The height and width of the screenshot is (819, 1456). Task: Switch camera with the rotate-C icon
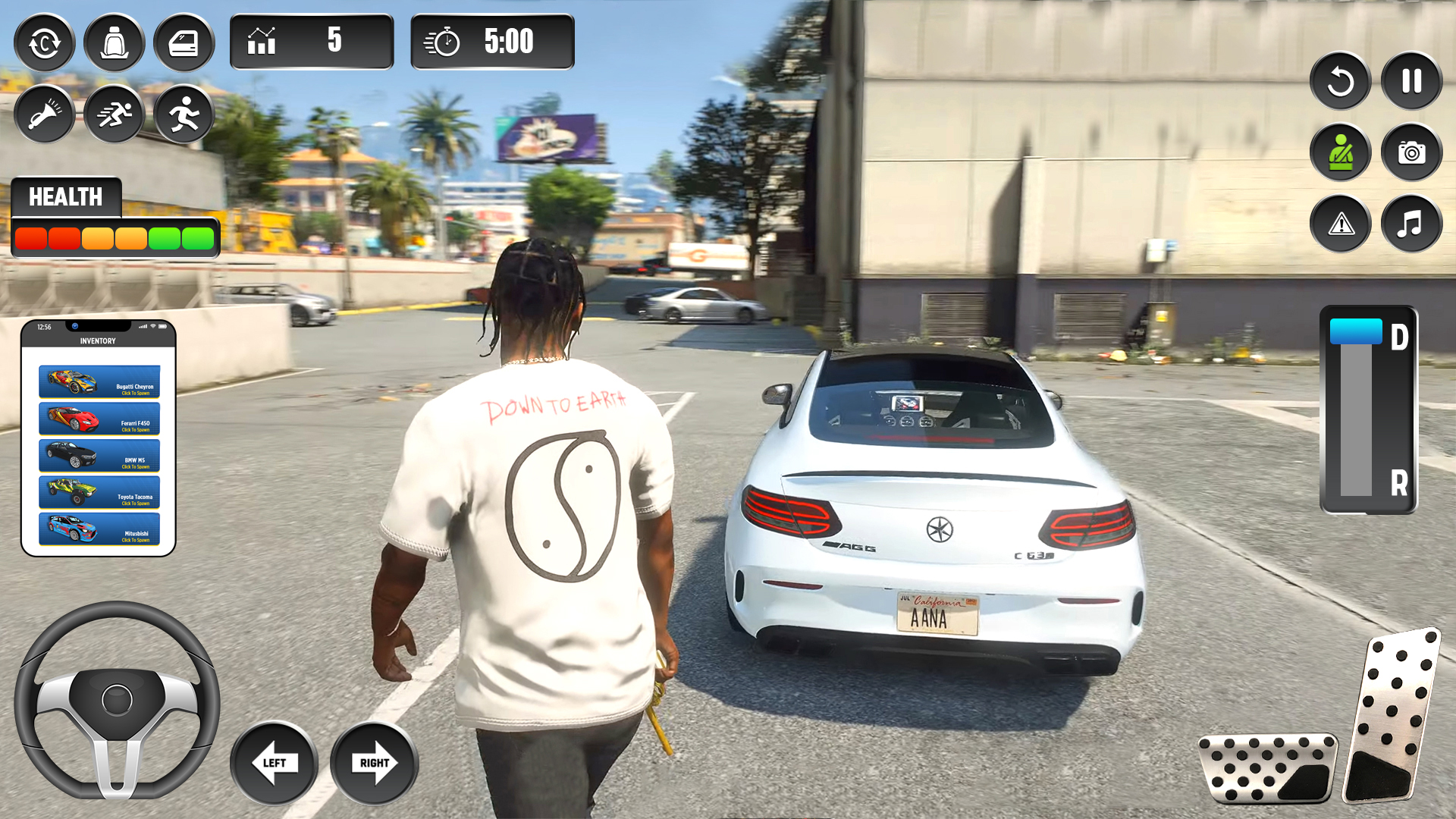pos(44,43)
